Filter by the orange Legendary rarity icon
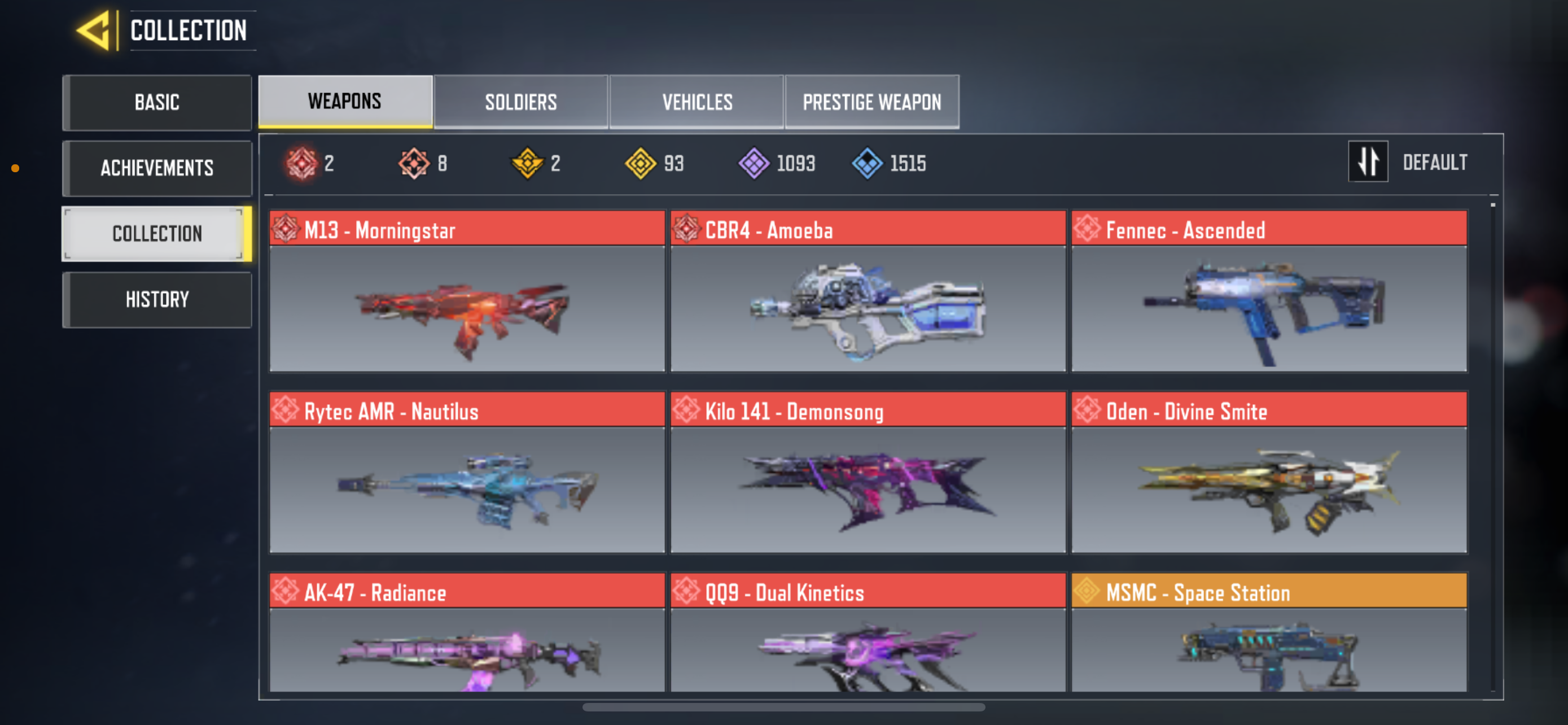The width and height of the screenshot is (1568, 725). pos(413,163)
